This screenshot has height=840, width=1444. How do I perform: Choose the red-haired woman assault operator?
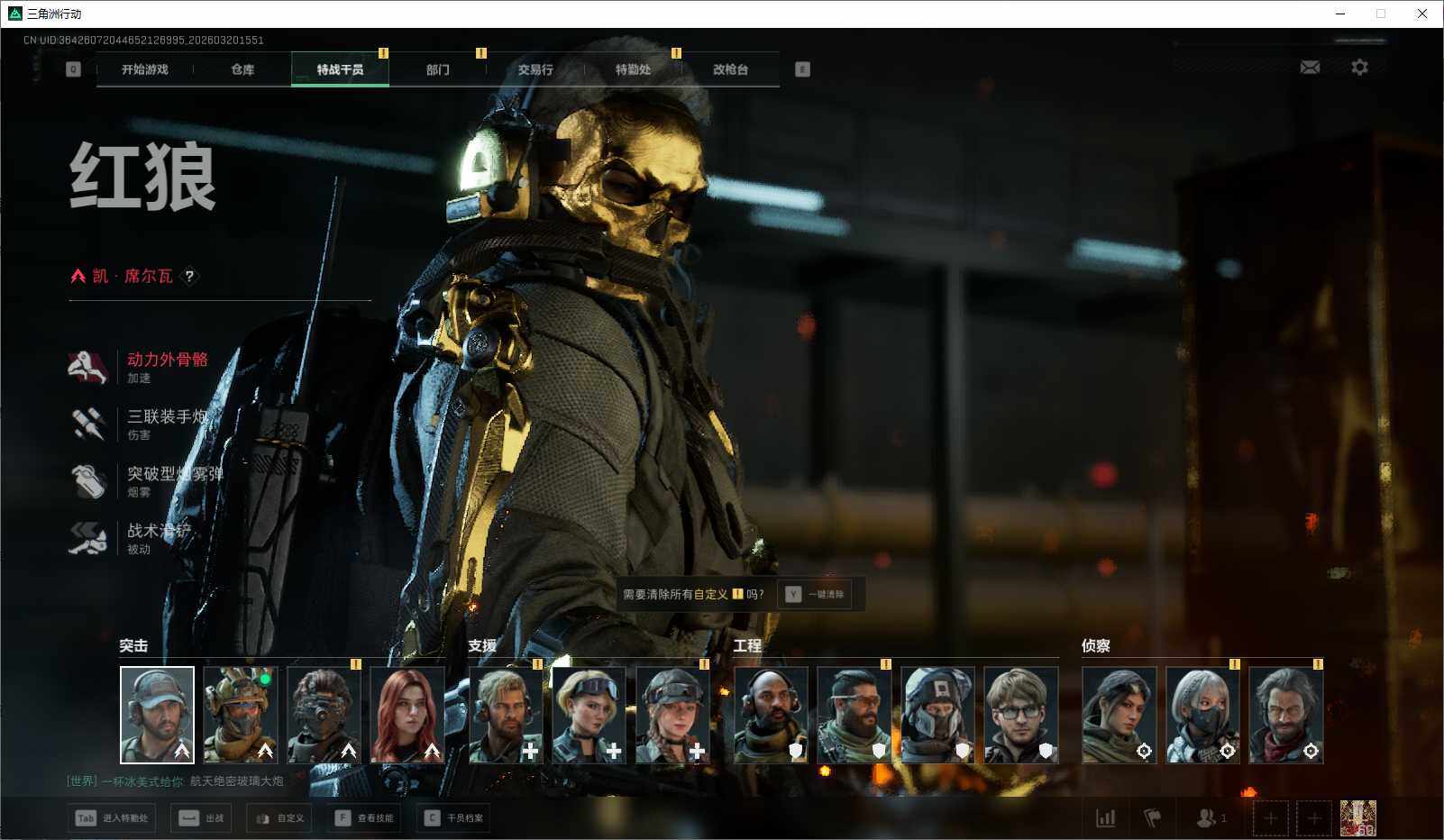tap(407, 715)
